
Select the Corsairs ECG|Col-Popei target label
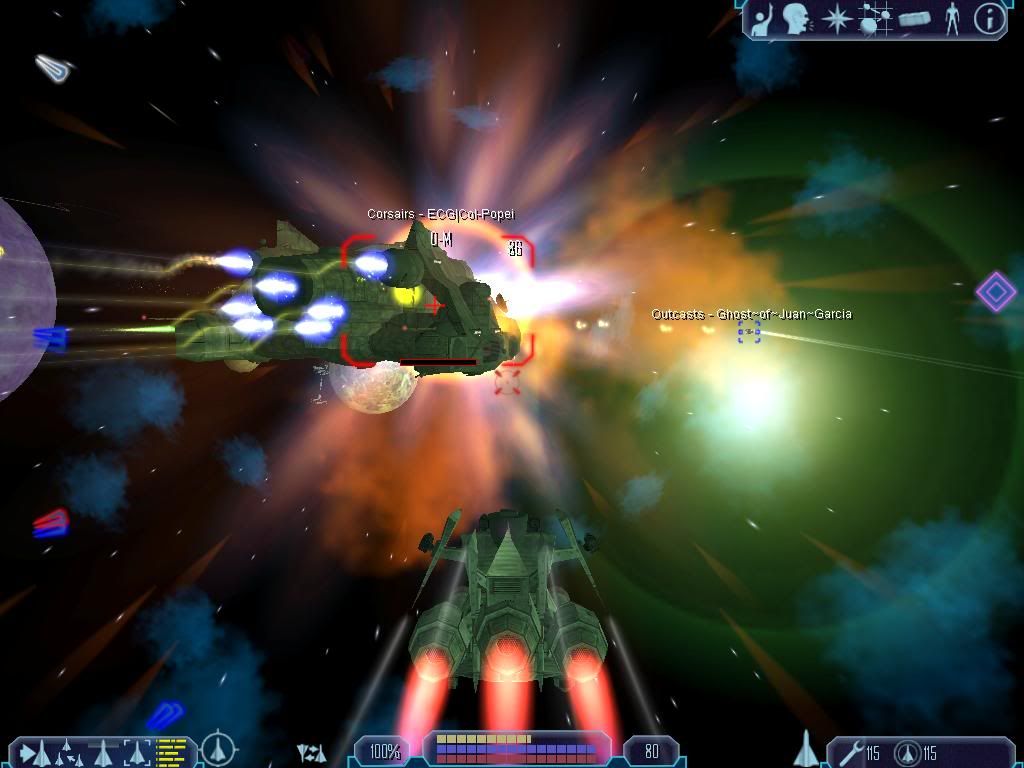coord(440,214)
